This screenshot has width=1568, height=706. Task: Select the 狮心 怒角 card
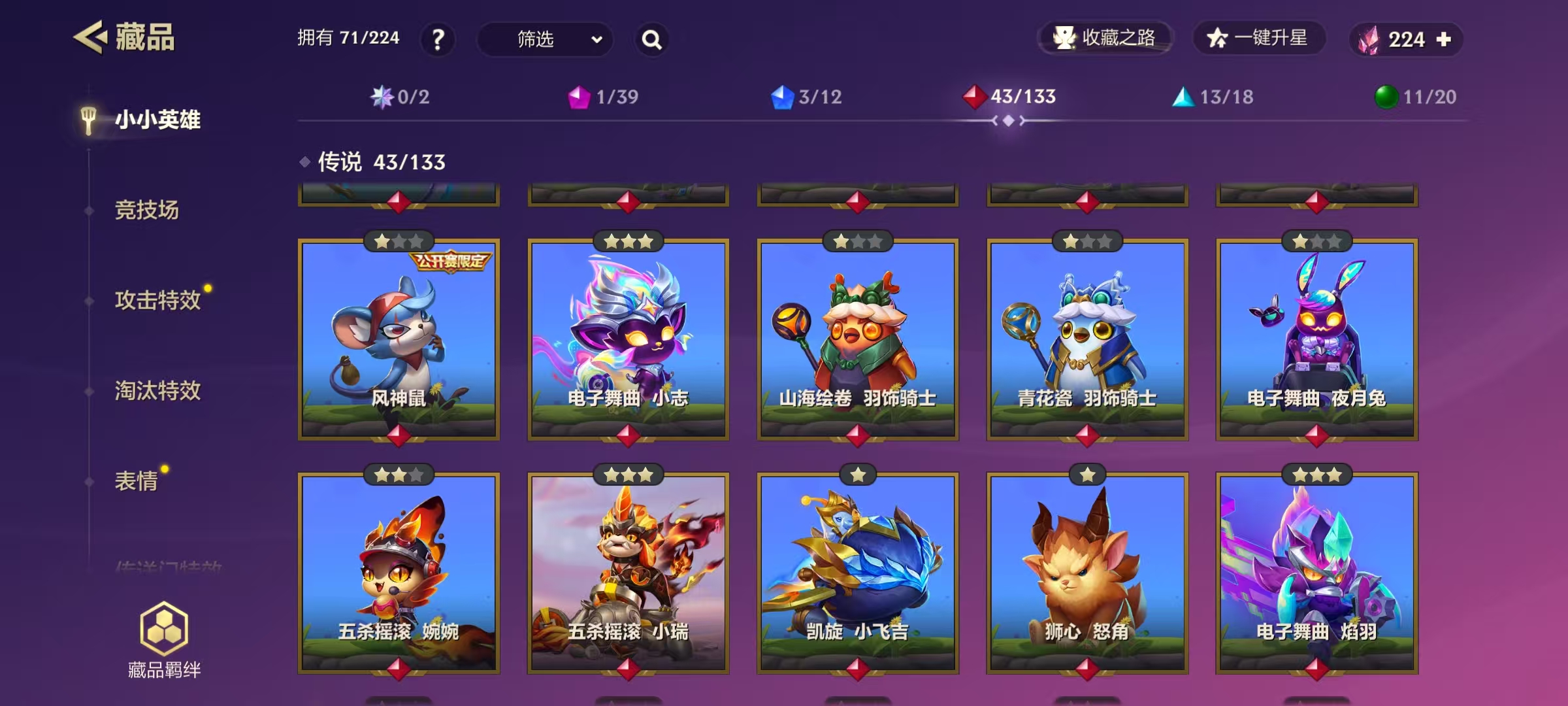(1087, 573)
